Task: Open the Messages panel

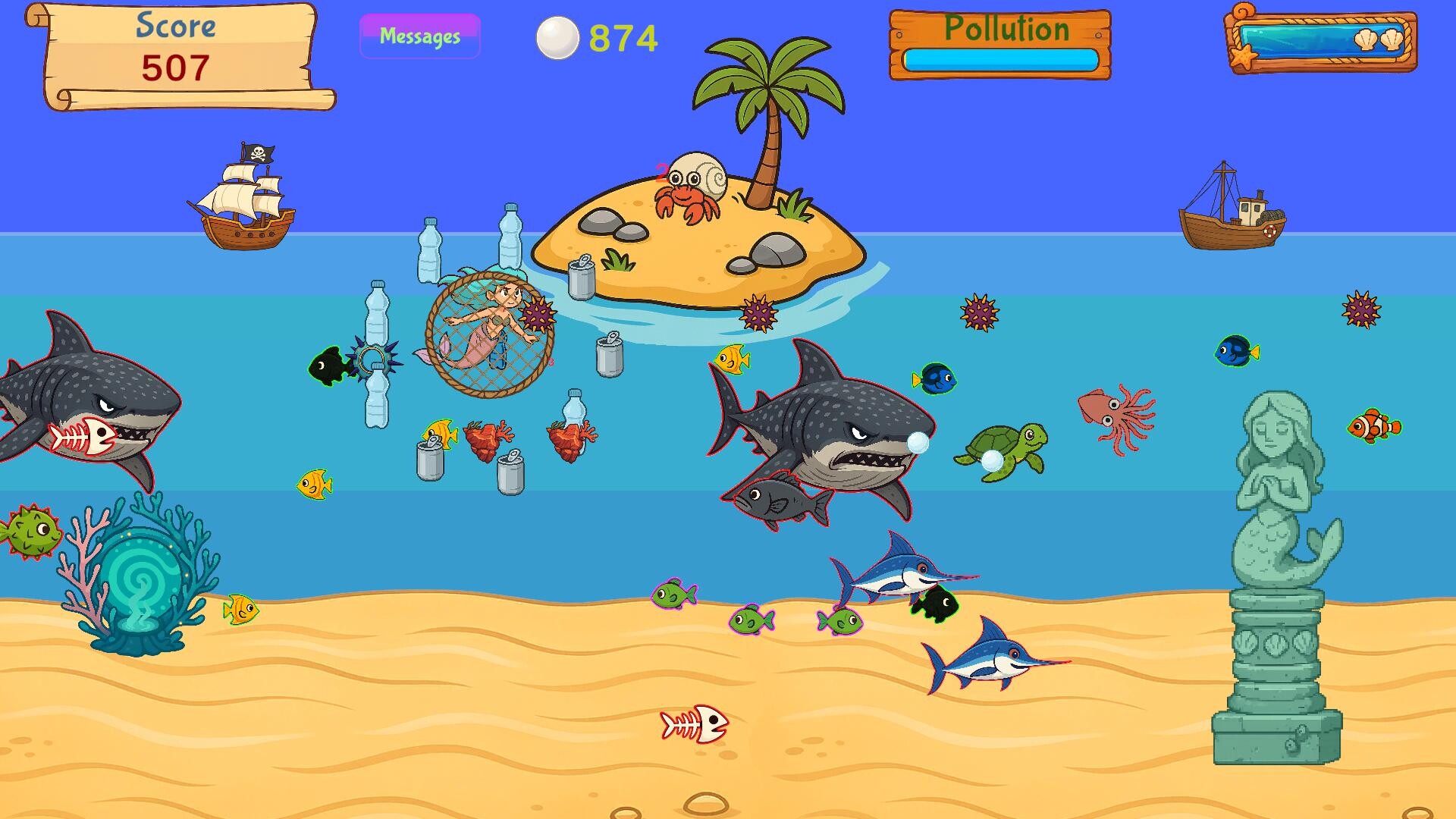Action: pos(419,34)
